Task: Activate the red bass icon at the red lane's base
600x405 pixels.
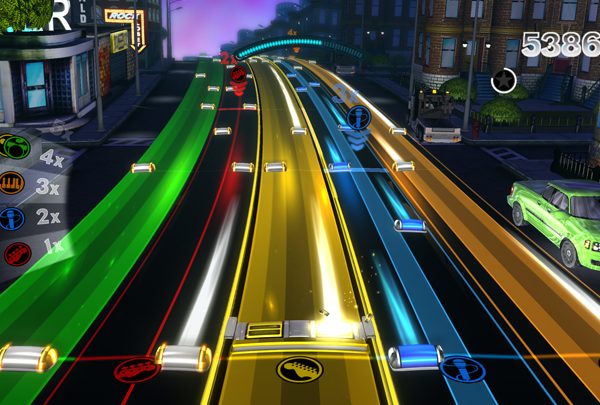Action: [x=136, y=371]
